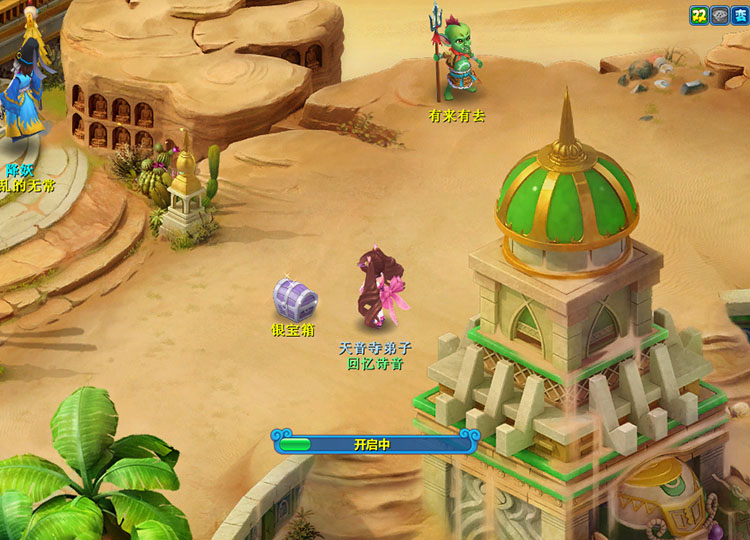Open the blue 变 transformation icon
This screenshot has width=750, height=540.
coord(739,15)
